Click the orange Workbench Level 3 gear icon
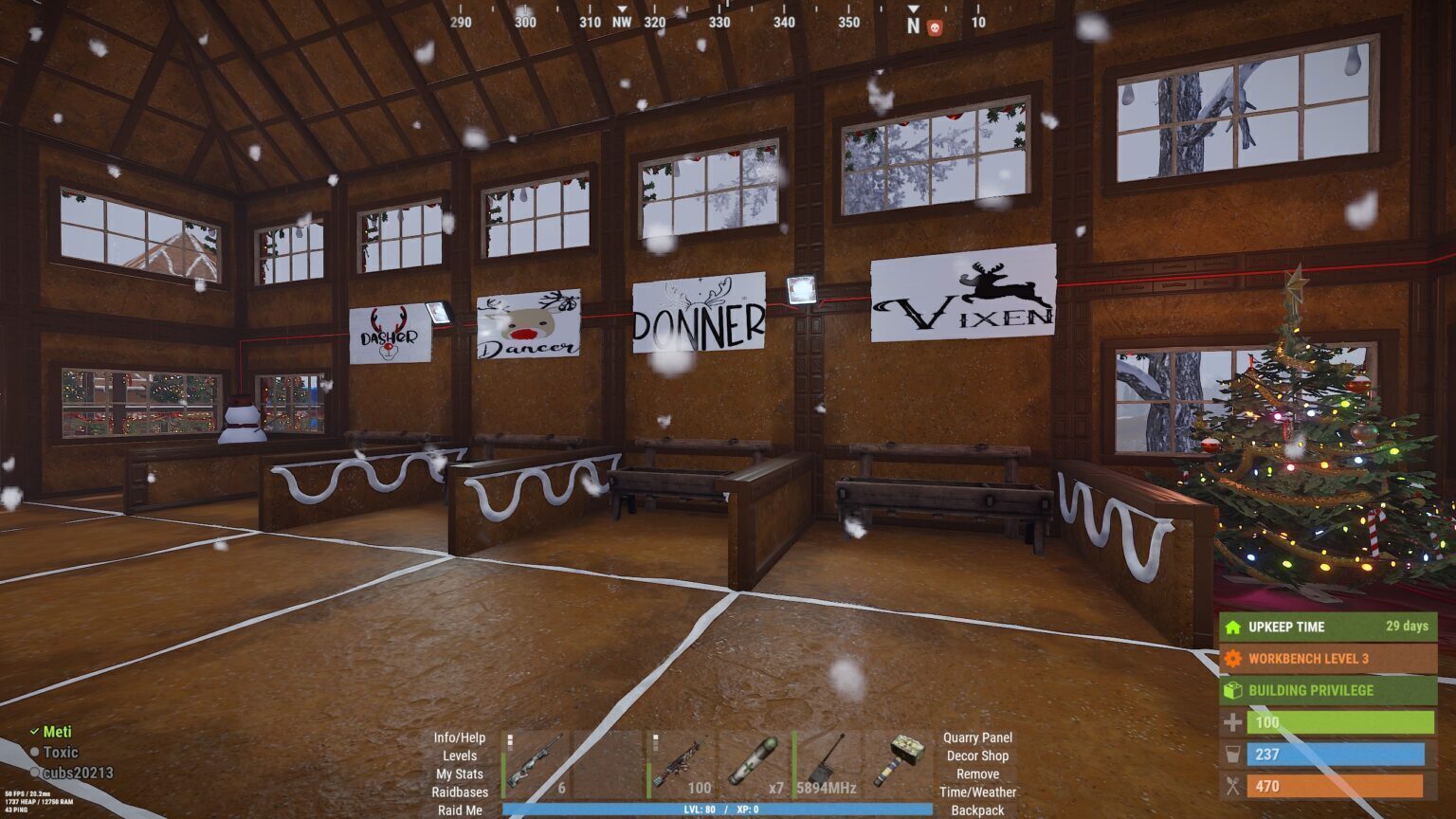Viewport: 1456px width, 819px height. click(x=1232, y=659)
